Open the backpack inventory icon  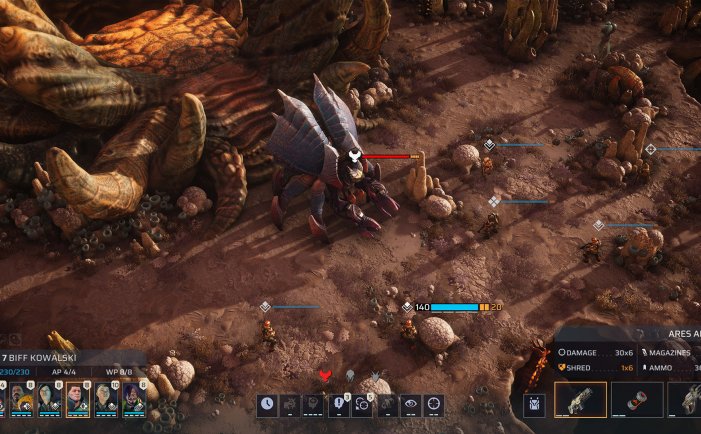[x=534, y=404]
